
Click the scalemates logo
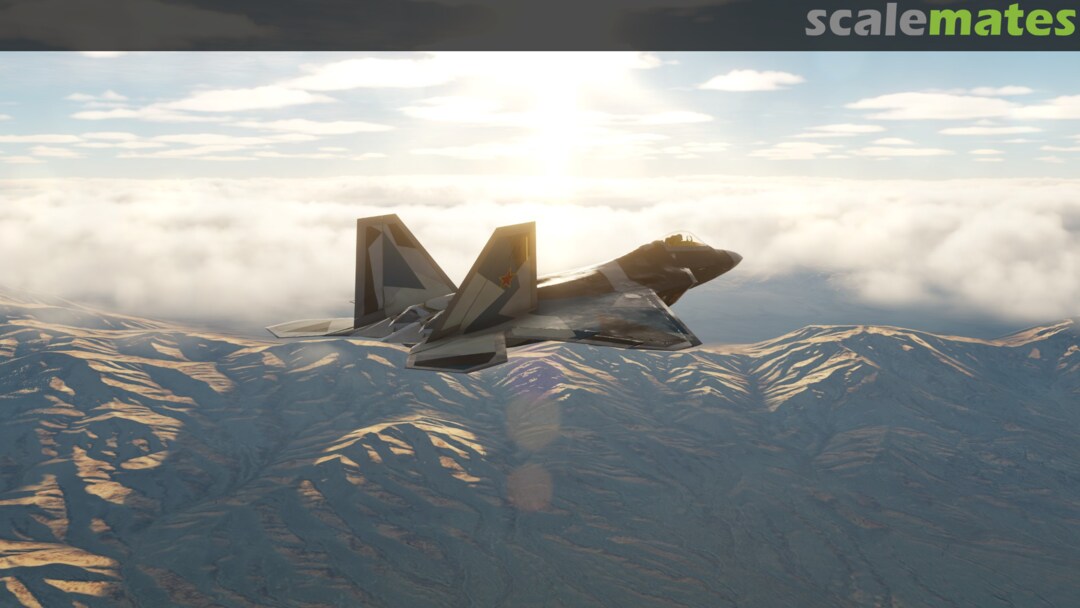940,21
